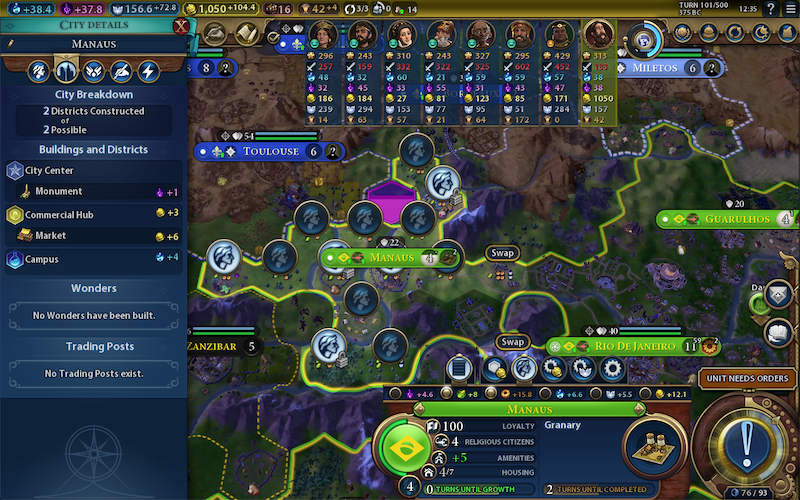The image size is (800, 500).
Task: Open the research tech tree button
Action: [215, 35]
